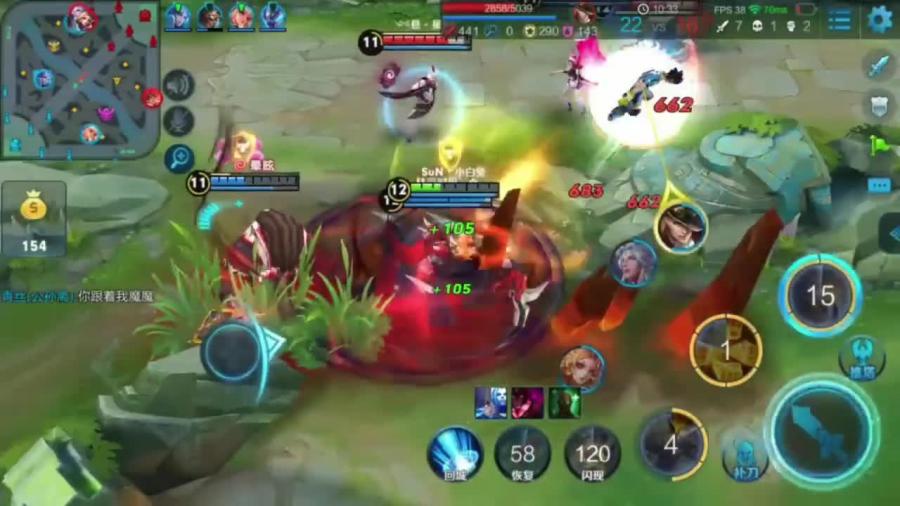This screenshot has height=506, width=900.
Task: Tap the minimap
Action: point(80,78)
